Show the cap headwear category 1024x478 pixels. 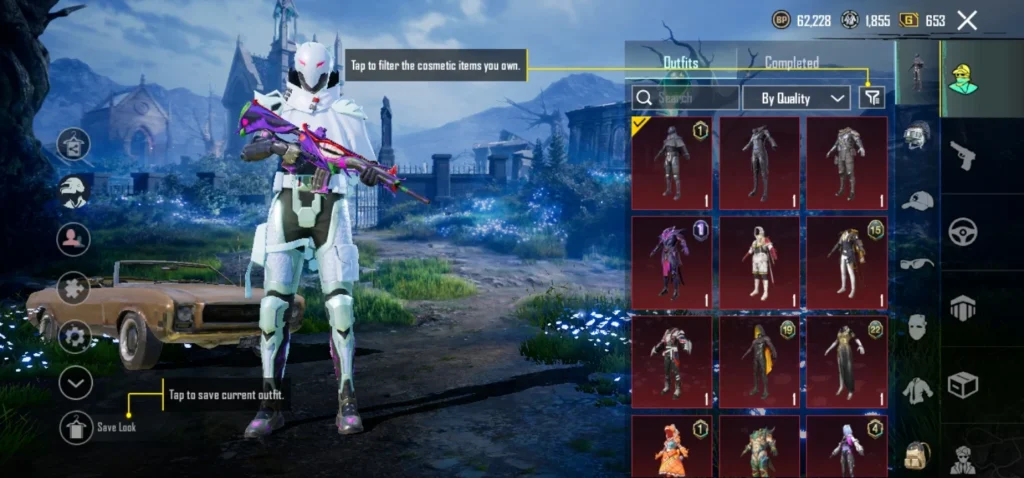pos(916,201)
